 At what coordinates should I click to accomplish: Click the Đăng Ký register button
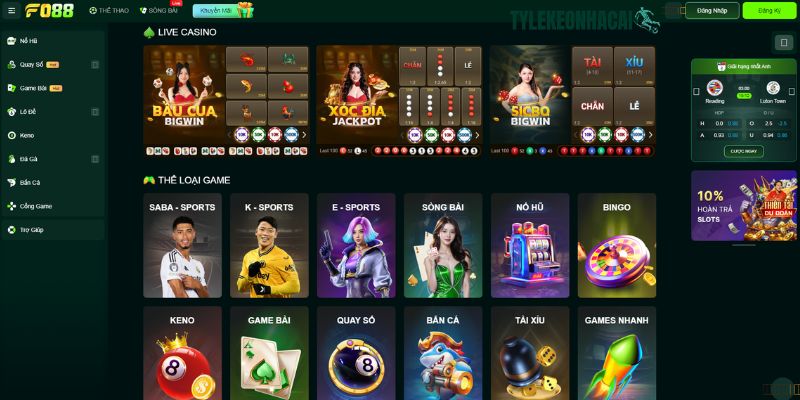pyautogui.click(x=770, y=10)
